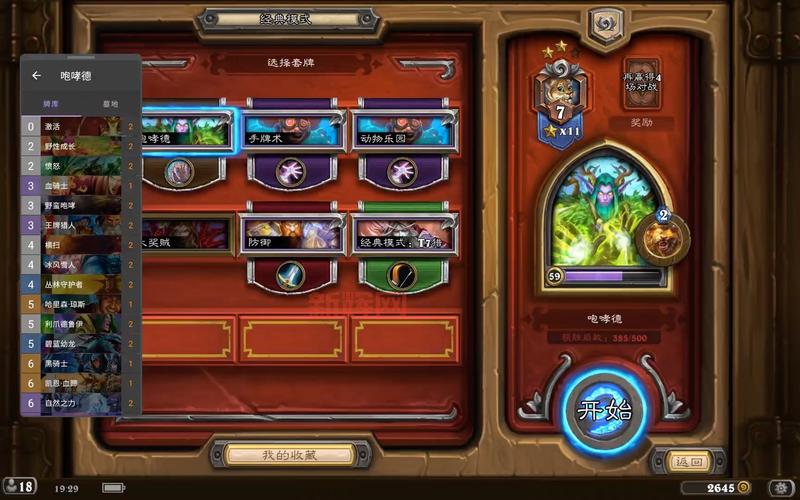
Task: Click the gold coin balance icon
Action: pyautogui.click(x=743, y=487)
